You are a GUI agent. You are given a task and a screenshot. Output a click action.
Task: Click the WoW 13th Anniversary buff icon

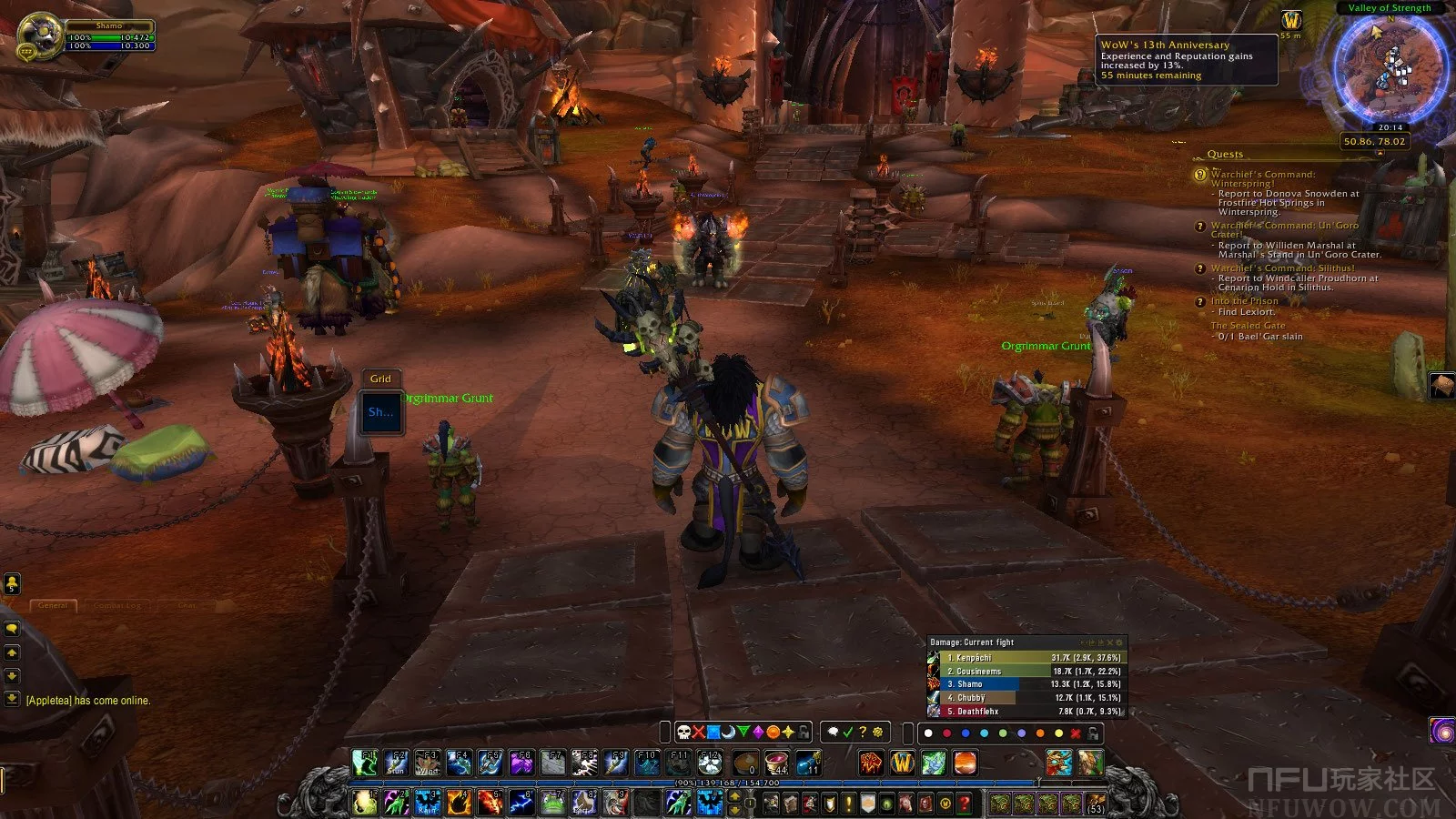(x=1291, y=21)
